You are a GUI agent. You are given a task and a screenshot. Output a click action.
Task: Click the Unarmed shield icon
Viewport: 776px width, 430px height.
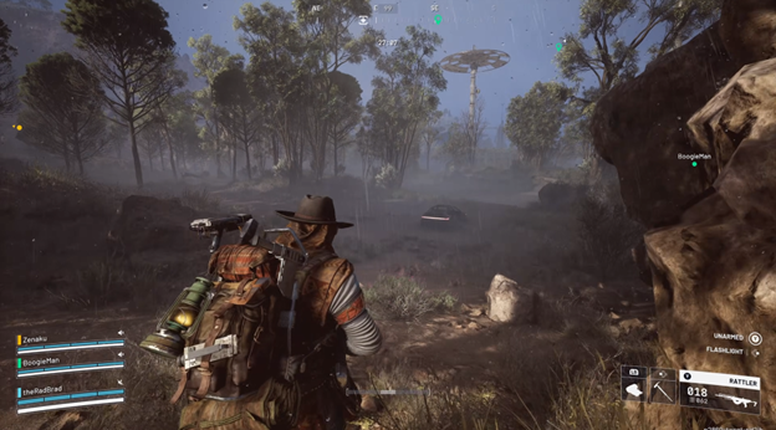click(754, 339)
